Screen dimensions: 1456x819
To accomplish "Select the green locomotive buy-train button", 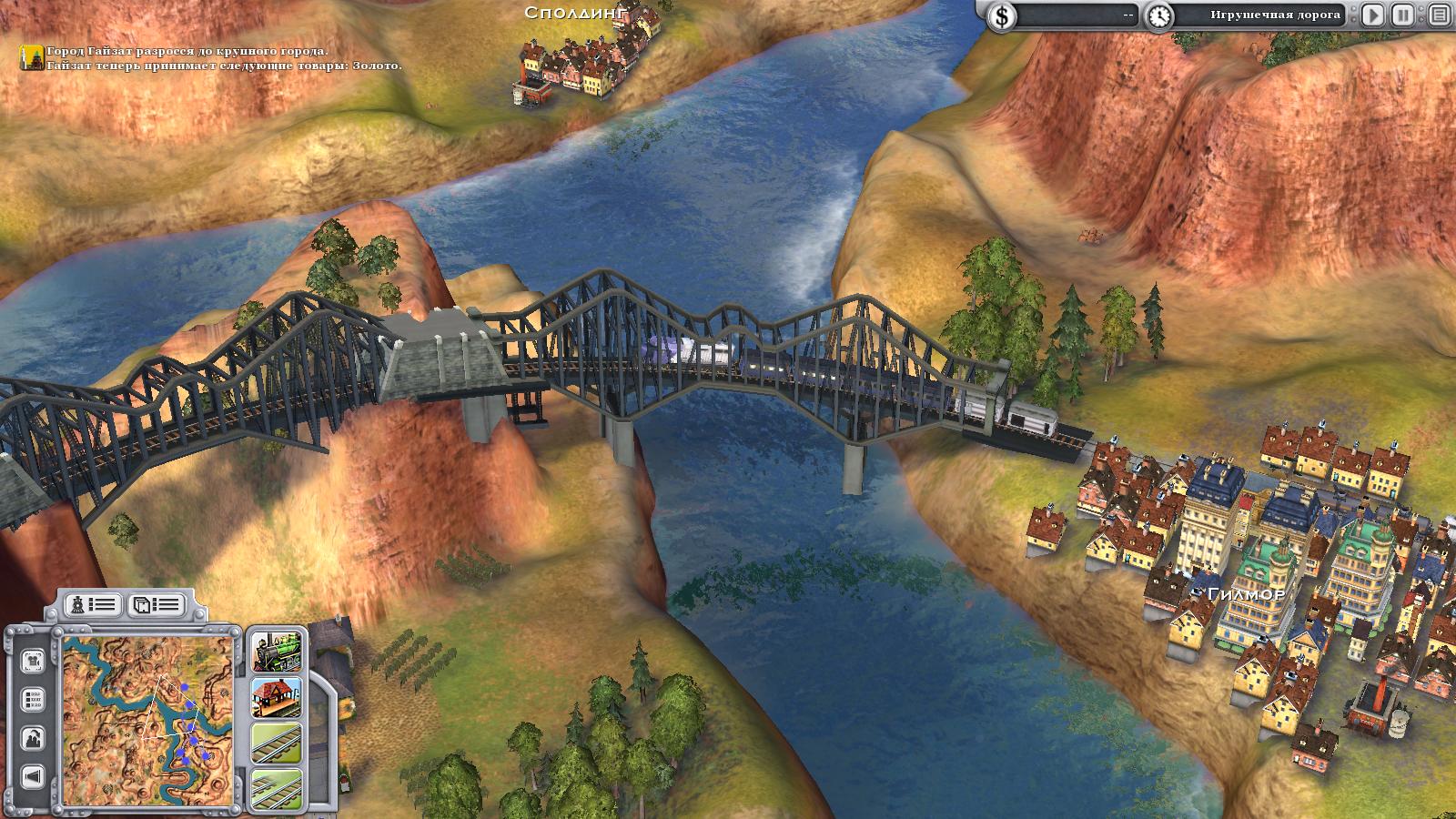I will point(276,650).
